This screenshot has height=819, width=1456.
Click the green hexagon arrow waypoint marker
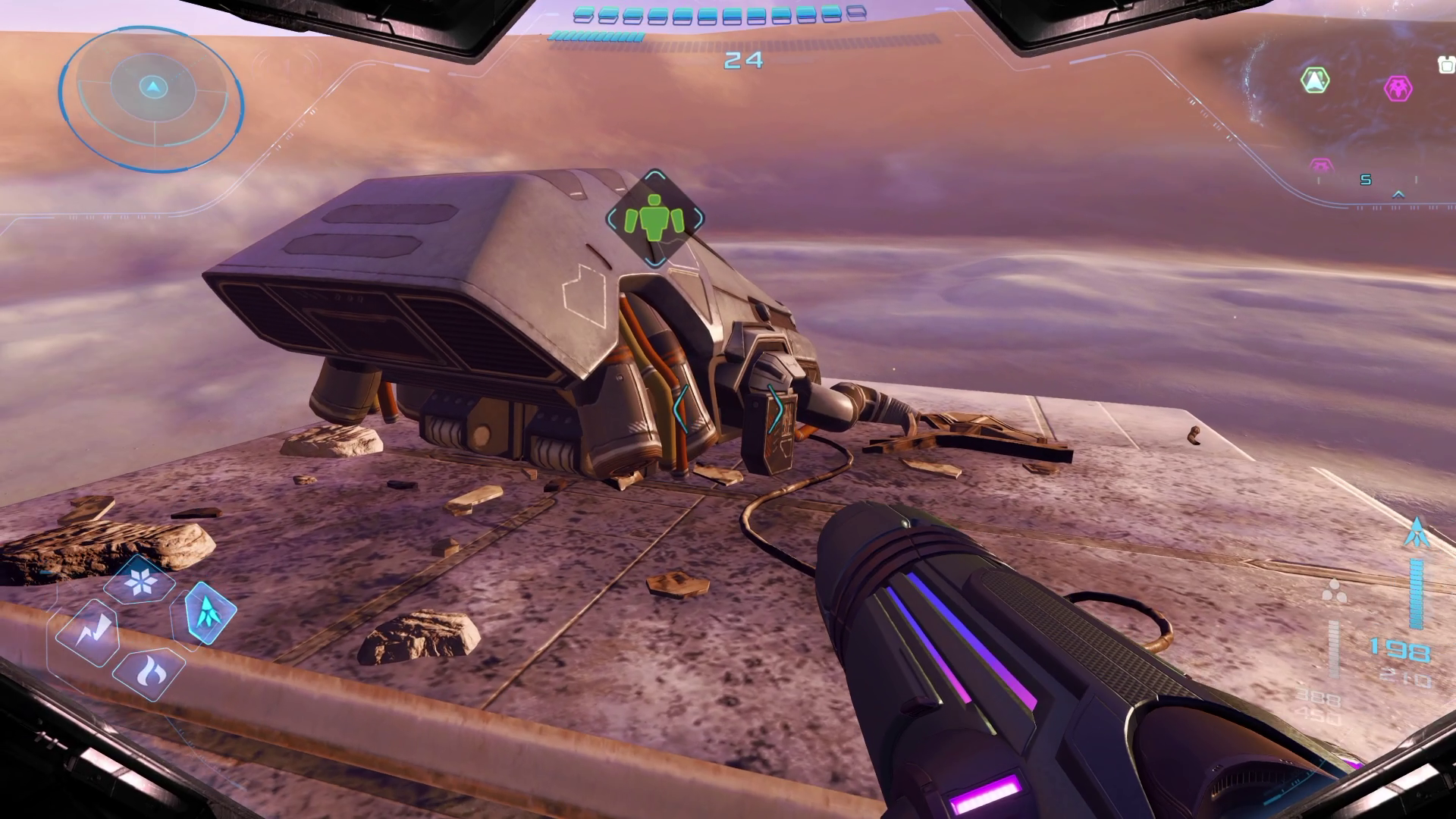pos(1315,80)
